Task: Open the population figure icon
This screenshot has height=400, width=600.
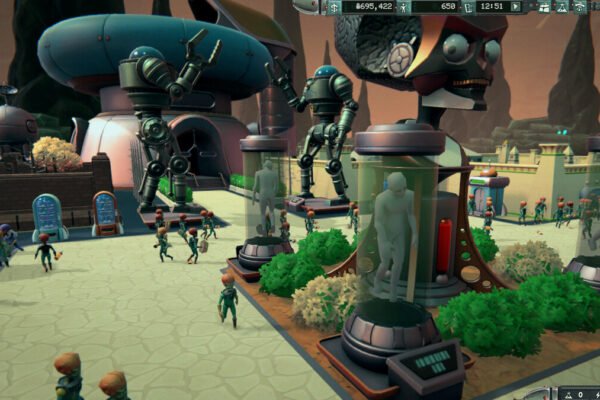Action: point(404,7)
